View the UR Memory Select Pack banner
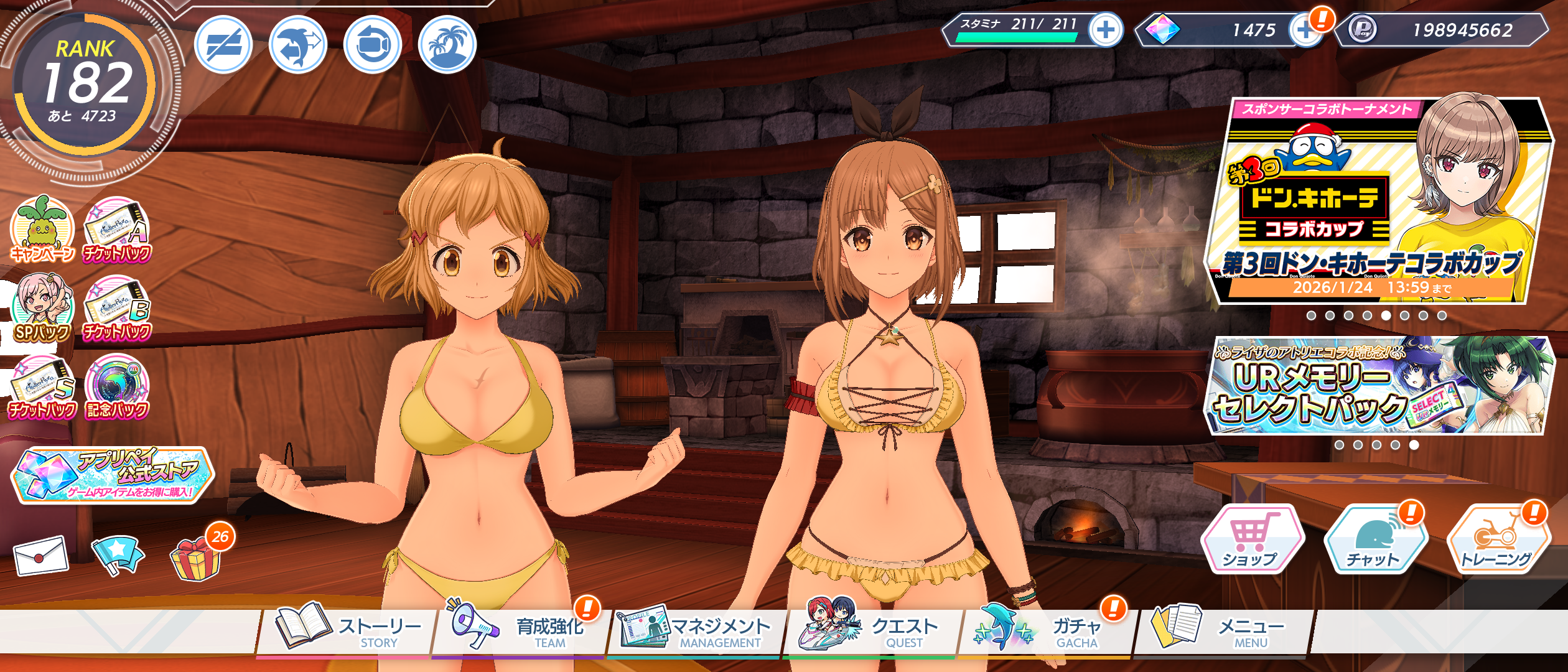Screen dimensions: 1568x672 pos(1378,386)
